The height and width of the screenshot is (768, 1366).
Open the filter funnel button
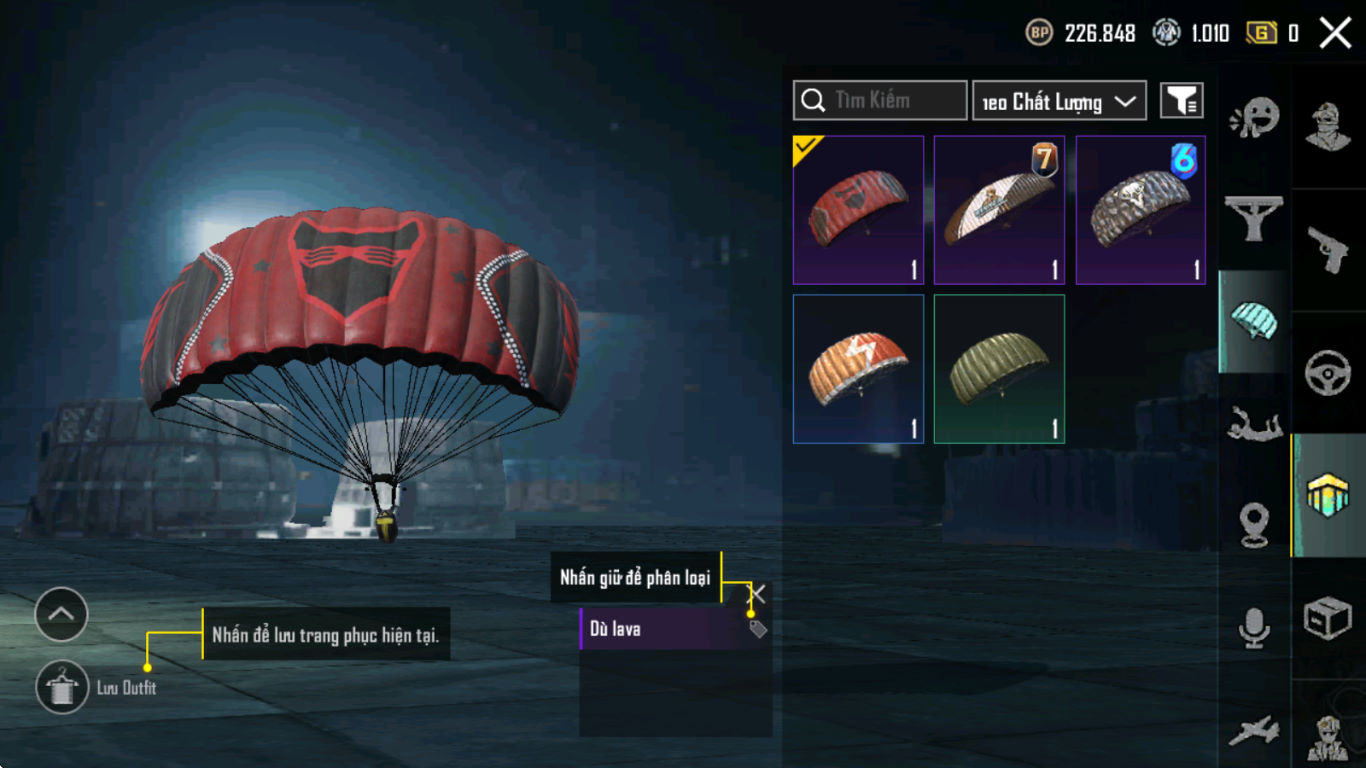point(1181,101)
